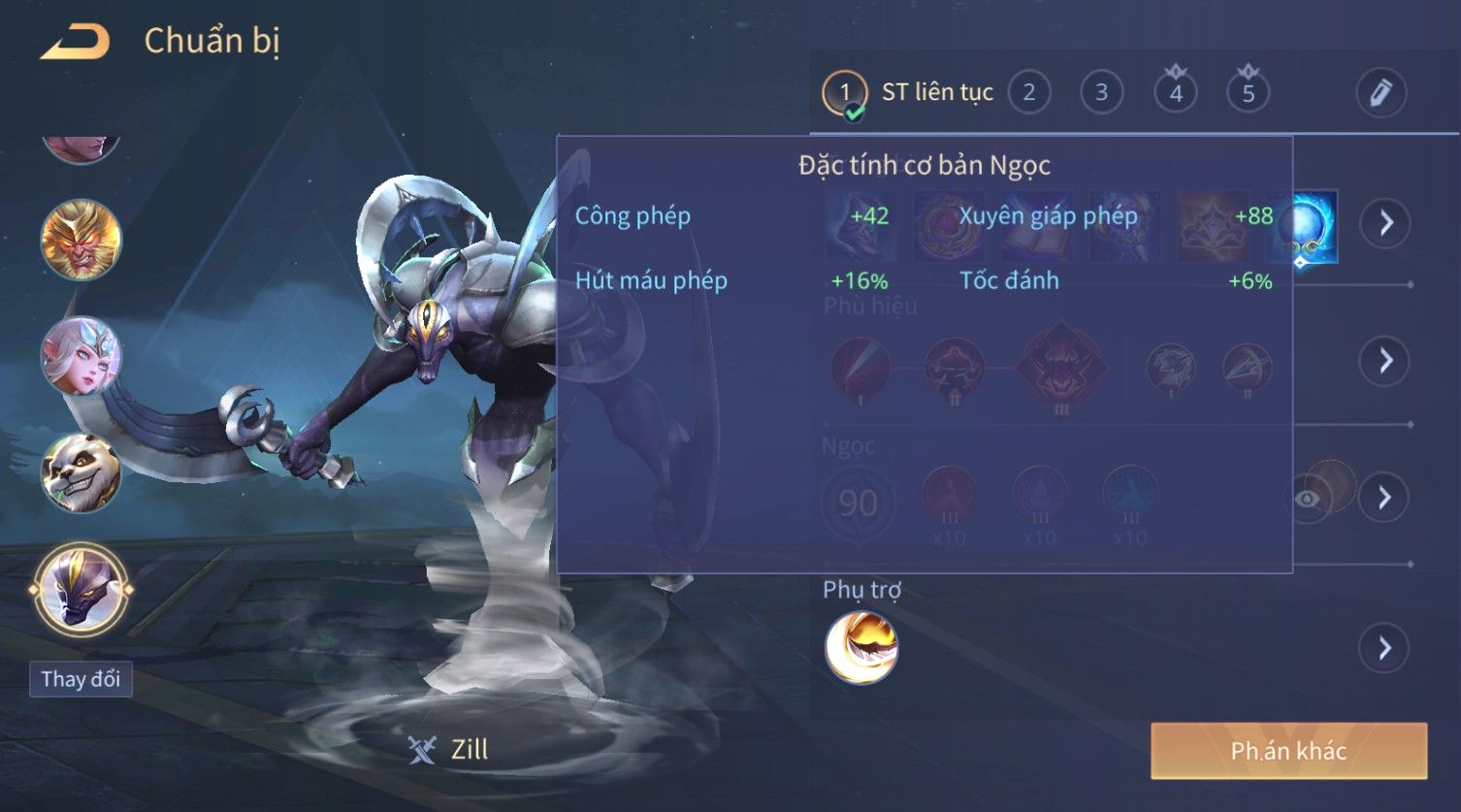
Task: Choose the white-haired female hero portrait
Action: pos(81,356)
